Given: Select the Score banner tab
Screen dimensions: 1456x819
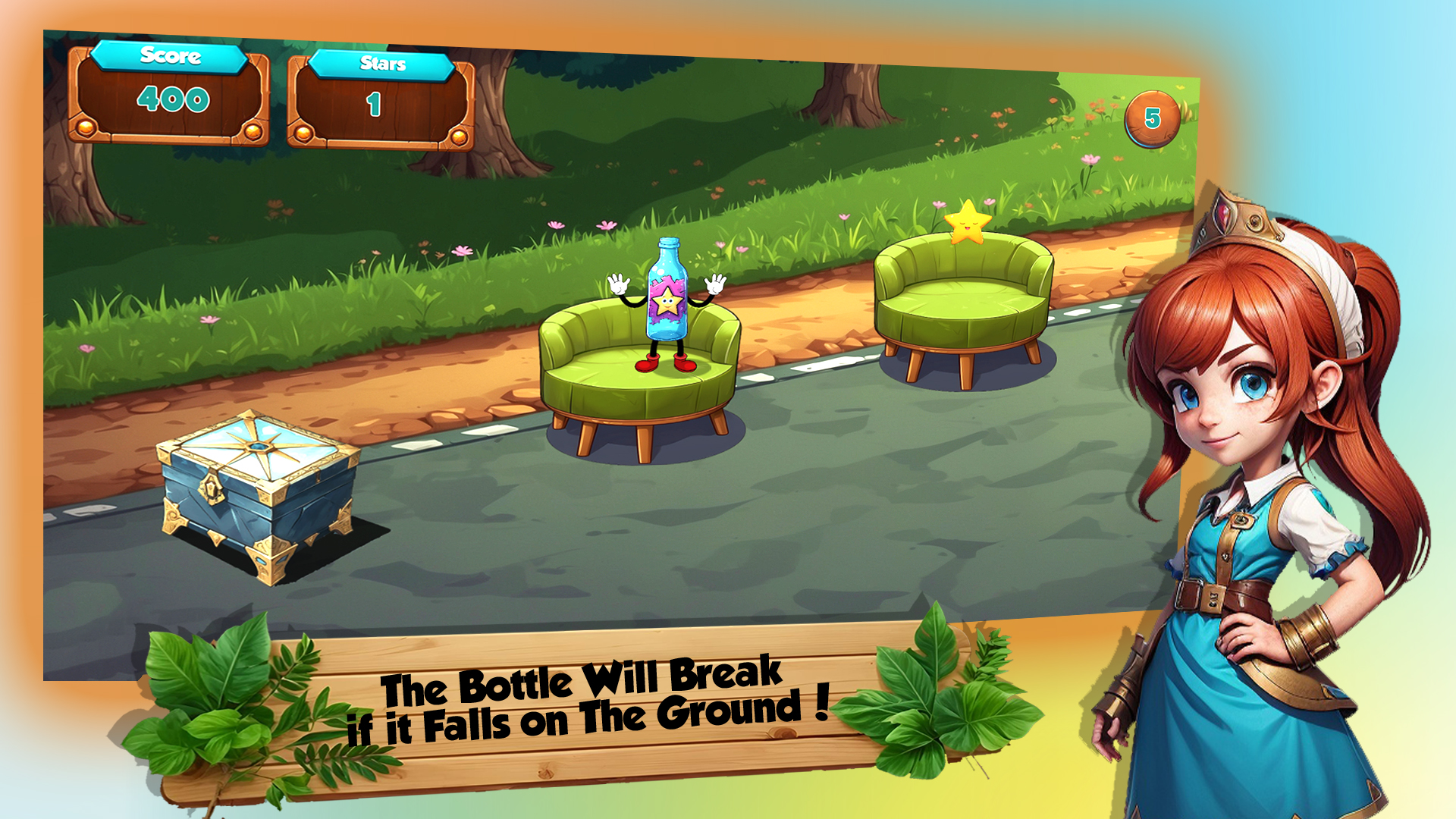Looking at the screenshot, I should [x=171, y=55].
